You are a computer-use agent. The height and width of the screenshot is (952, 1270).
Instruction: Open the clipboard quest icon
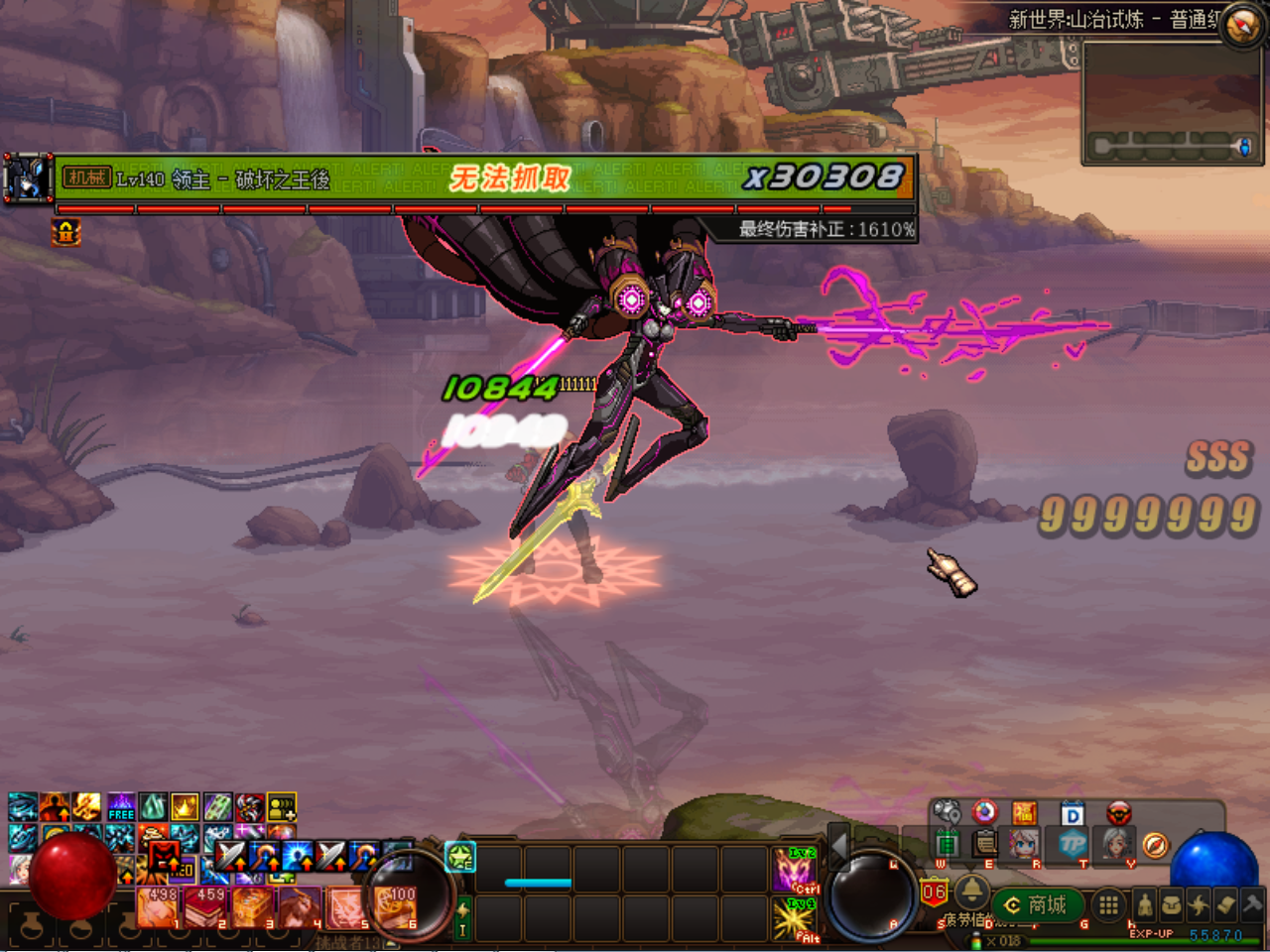[984, 845]
